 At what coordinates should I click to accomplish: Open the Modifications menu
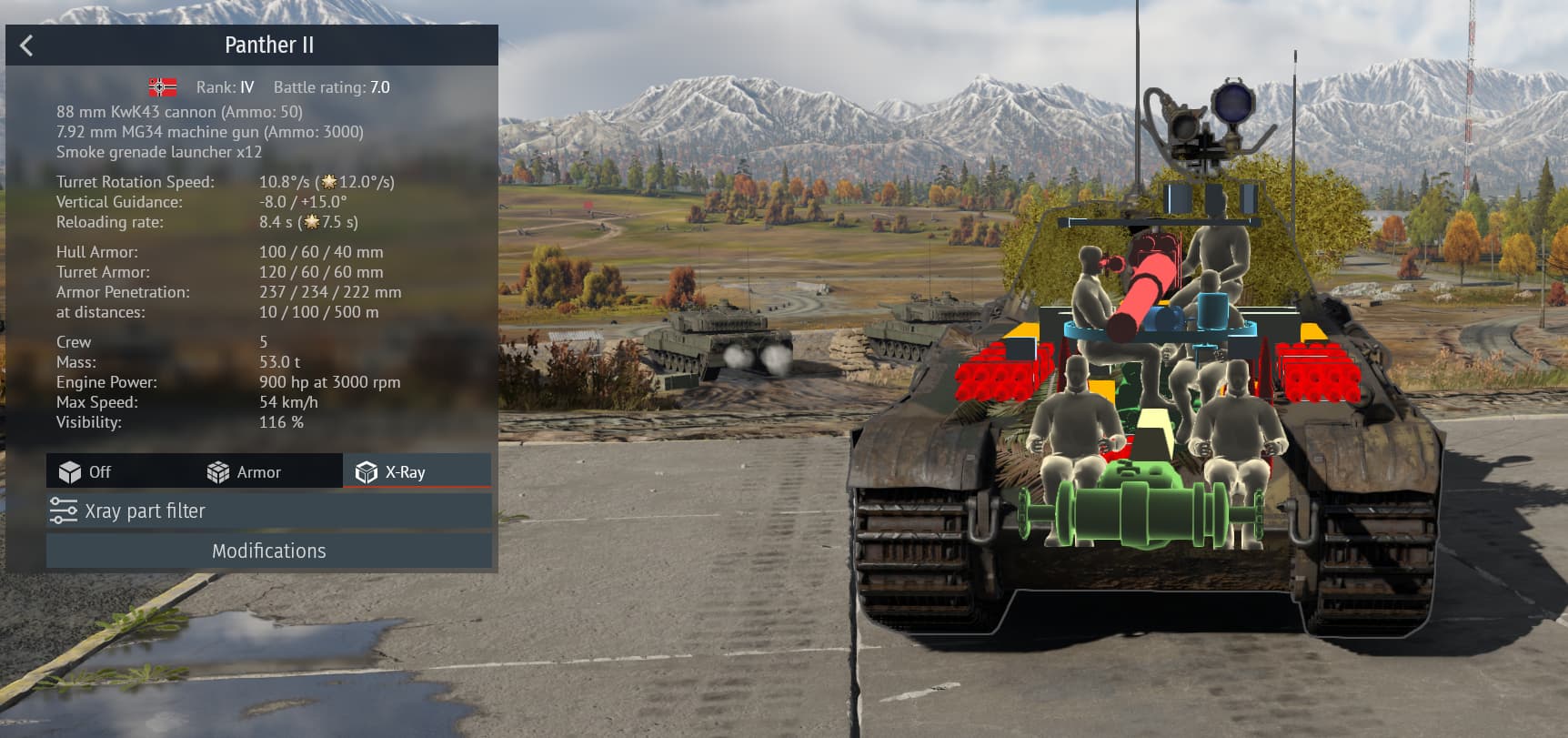[x=269, y=551]
